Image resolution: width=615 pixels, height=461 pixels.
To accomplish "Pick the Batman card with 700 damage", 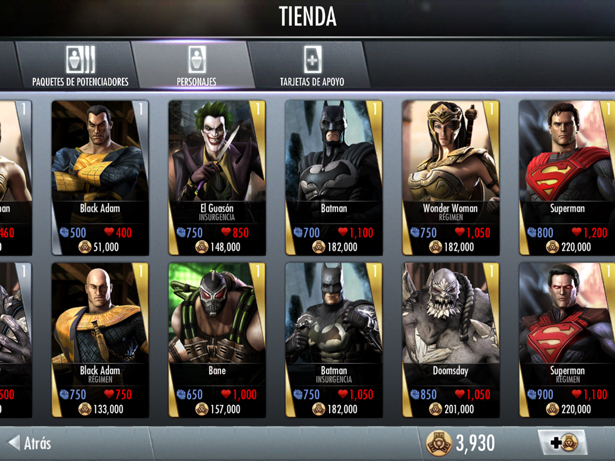I will click(x=333, y=175).
